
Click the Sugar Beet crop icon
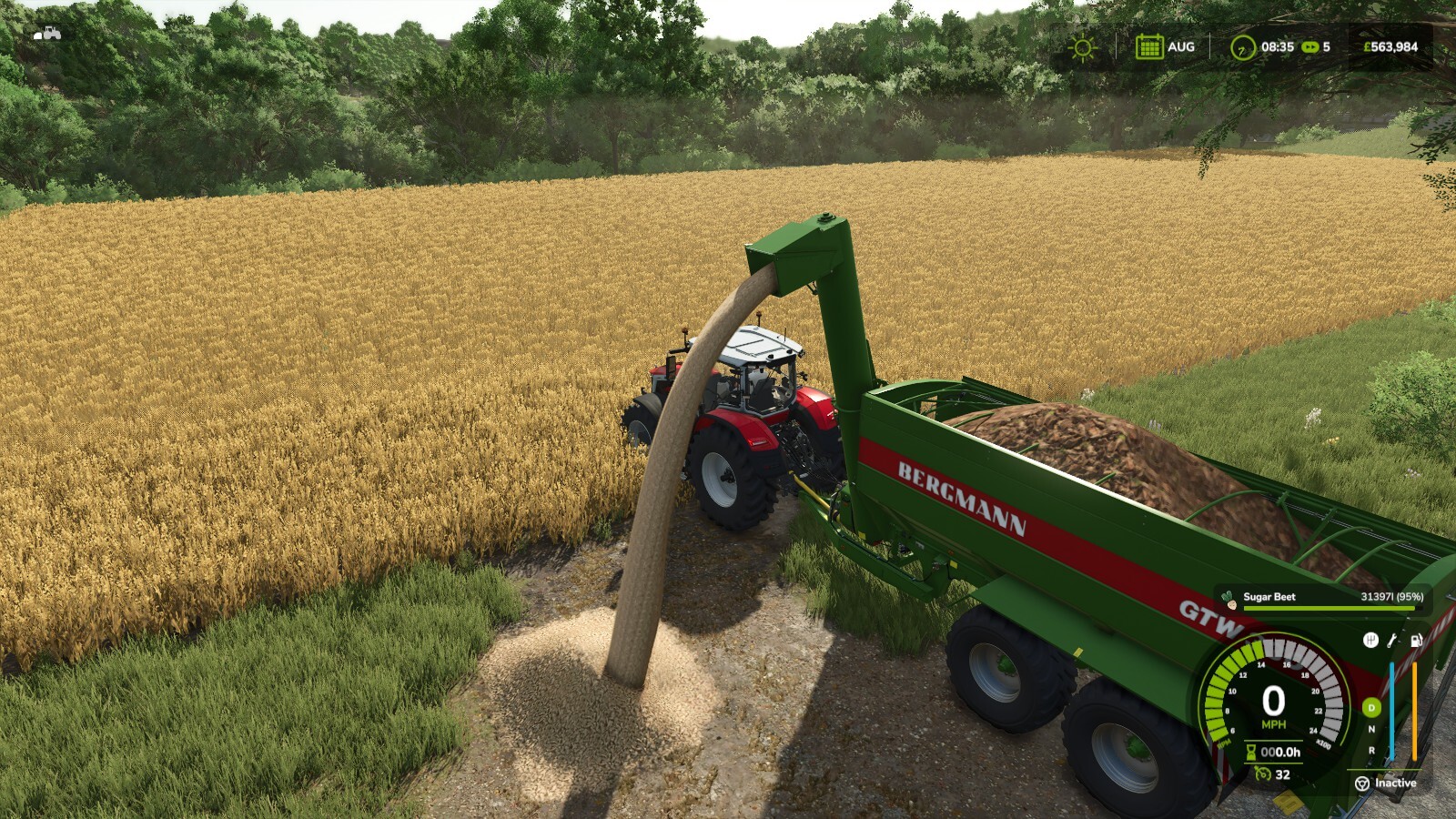(x=1229, y=600)
